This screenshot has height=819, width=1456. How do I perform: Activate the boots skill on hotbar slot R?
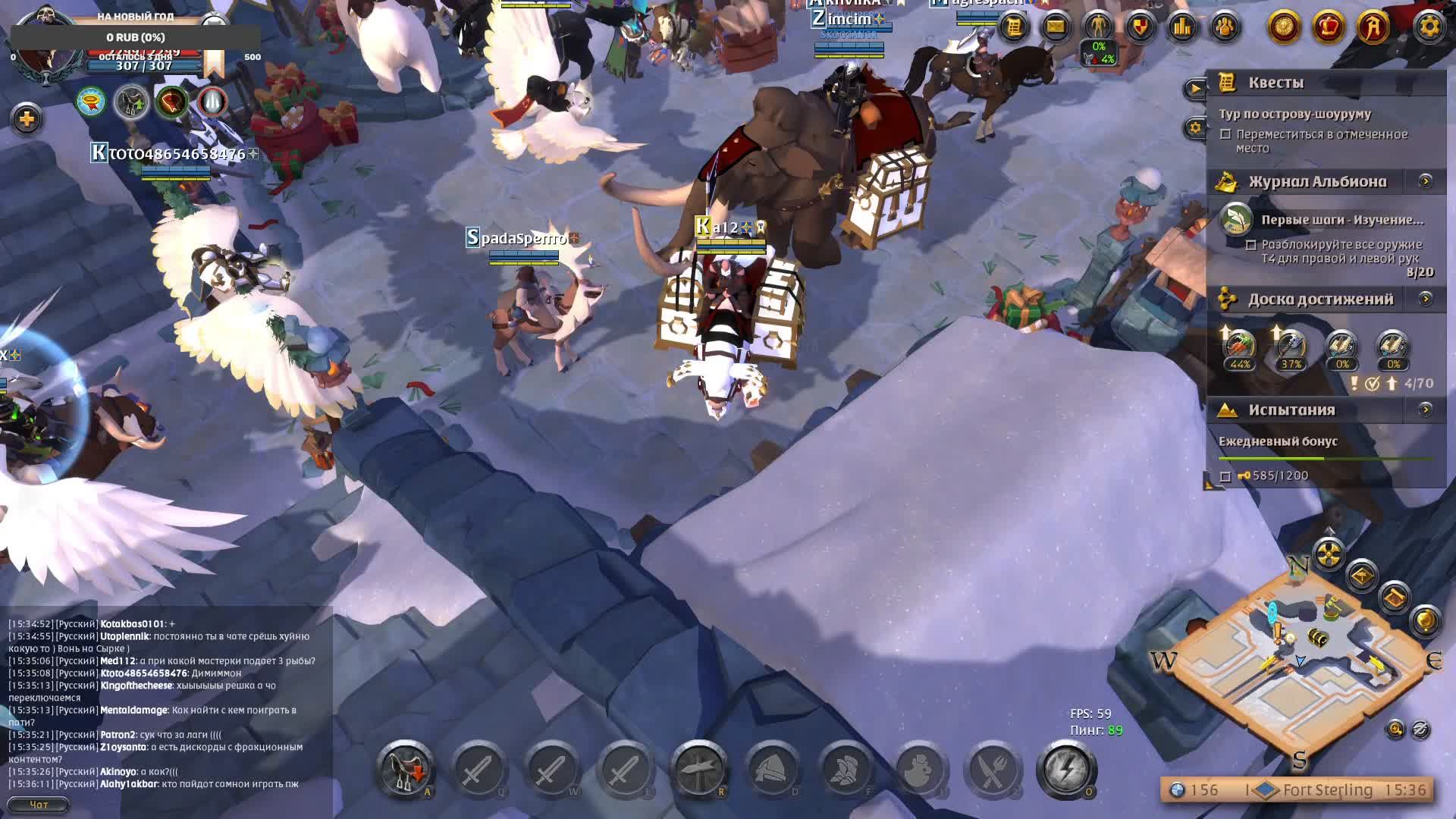tap(698, 770)
